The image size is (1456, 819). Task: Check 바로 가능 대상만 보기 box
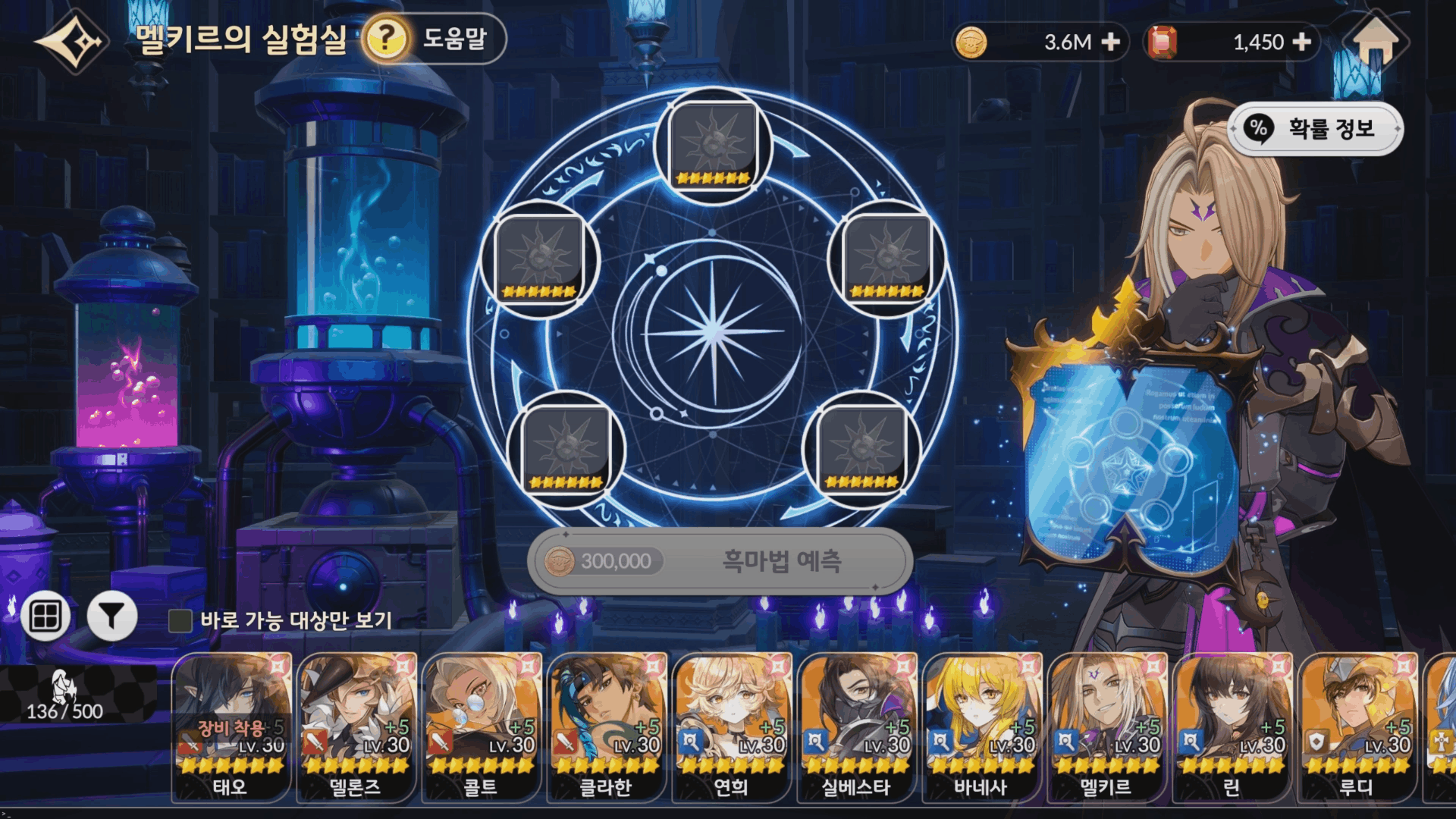point(180,621)
